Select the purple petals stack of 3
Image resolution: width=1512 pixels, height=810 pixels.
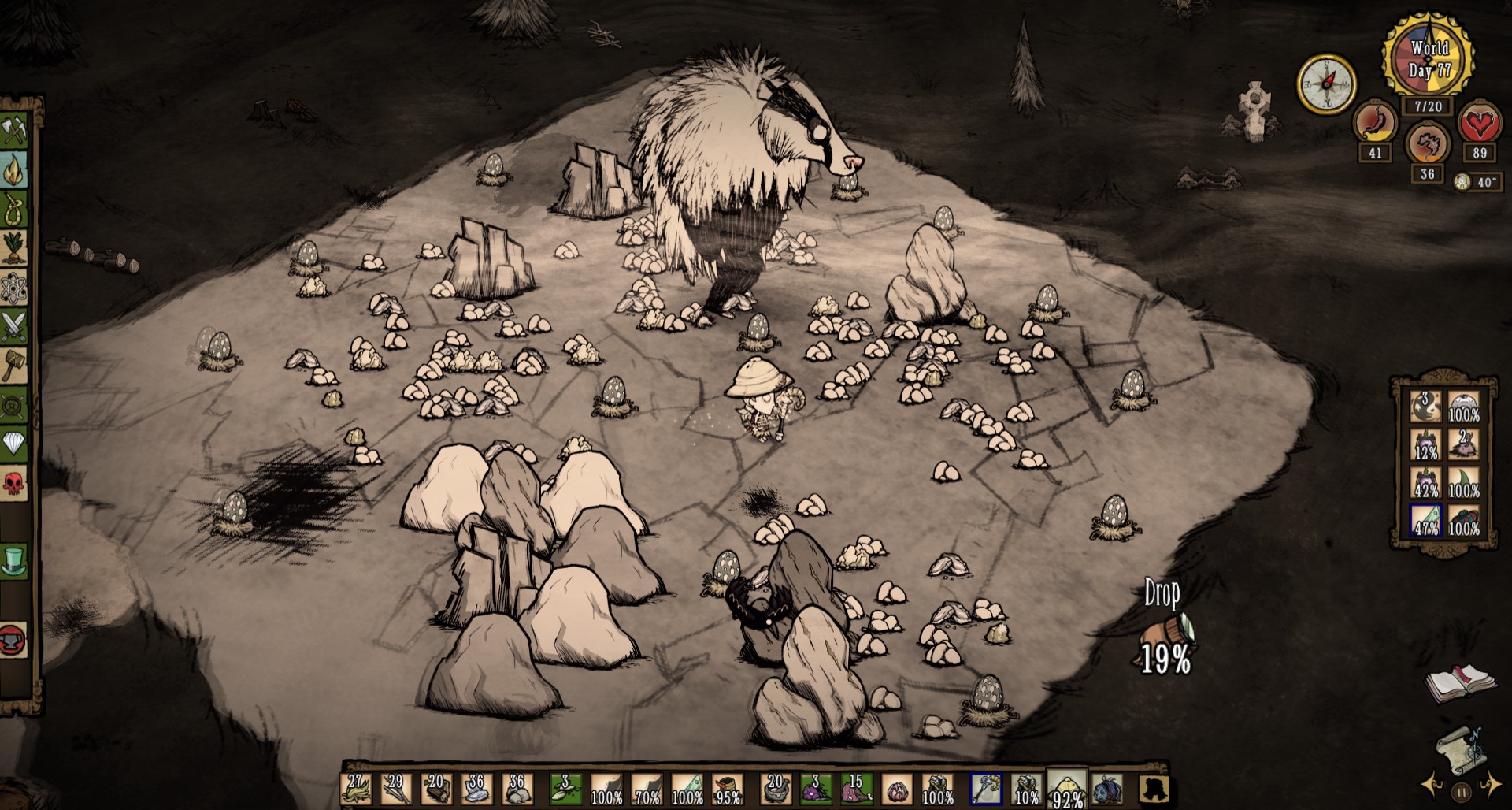816,789
